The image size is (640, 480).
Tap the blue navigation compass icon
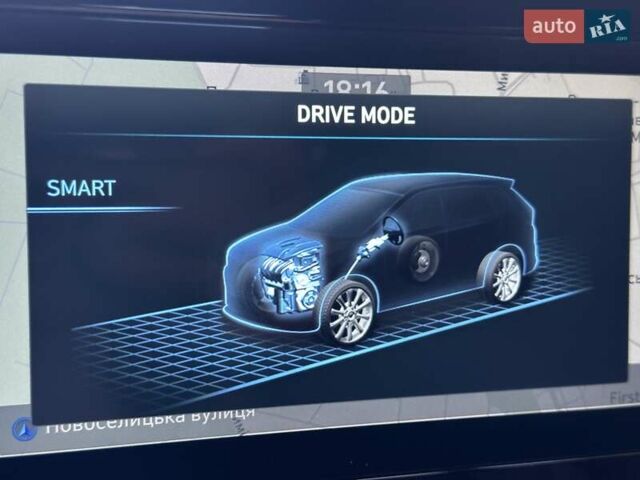click(x=23, y=429)
